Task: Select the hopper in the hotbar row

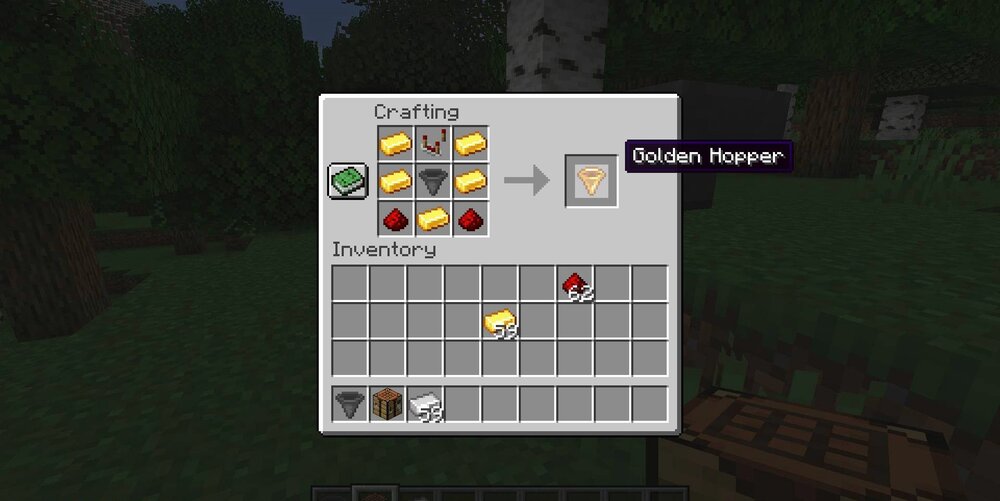Action: click(349, 404)
